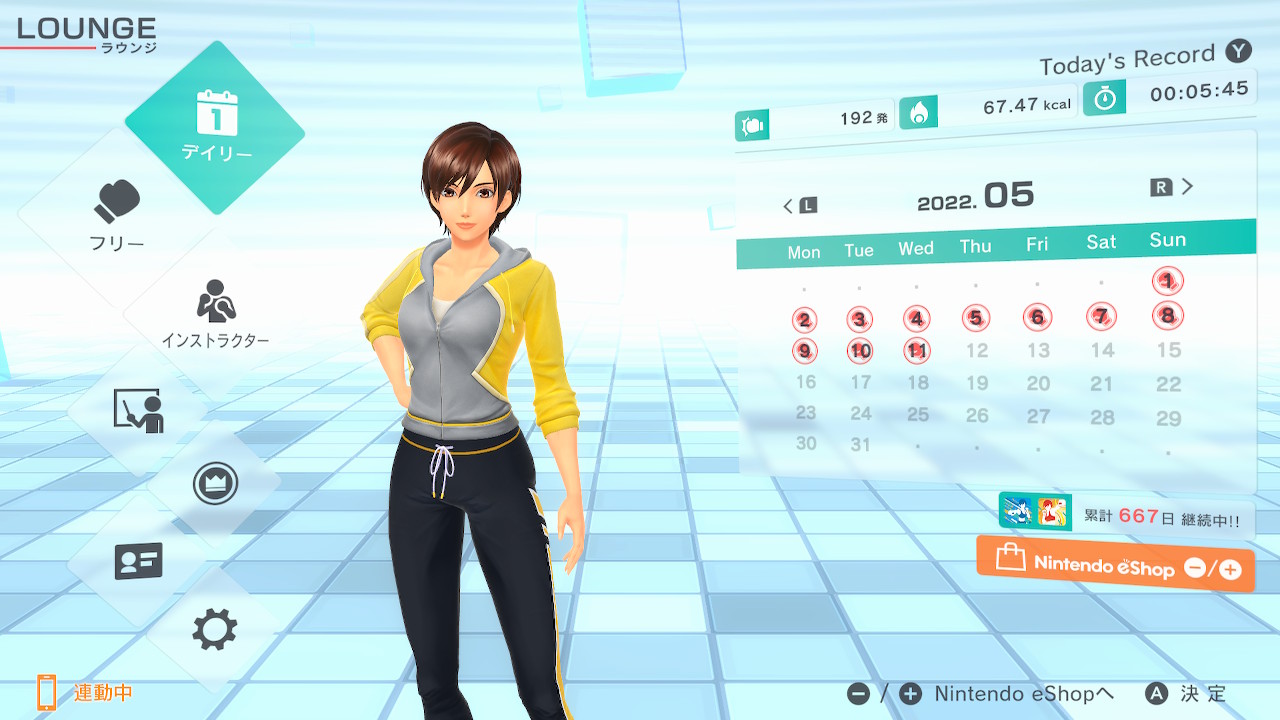This screenshot has height=720, width=1280.
Task: Select May 1 on the calendar
Action: (x=1167, y=281)
